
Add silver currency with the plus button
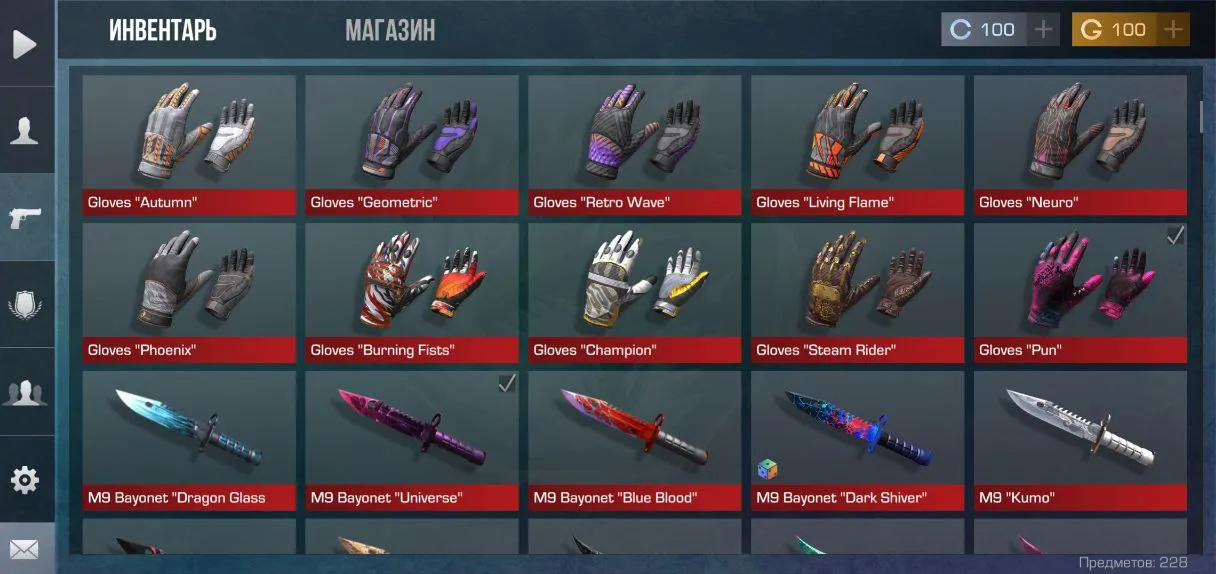pyautogui.click(x=1043, y=30)
